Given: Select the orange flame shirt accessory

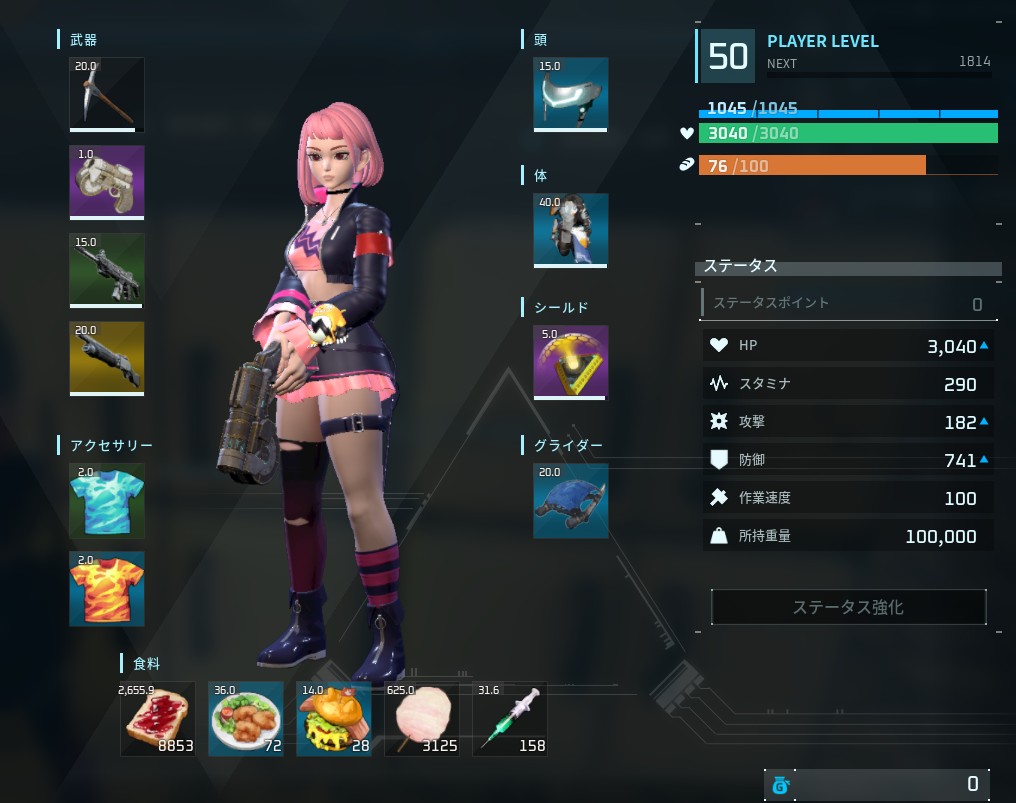Looking at the screenshot, I should pos(106,588).
